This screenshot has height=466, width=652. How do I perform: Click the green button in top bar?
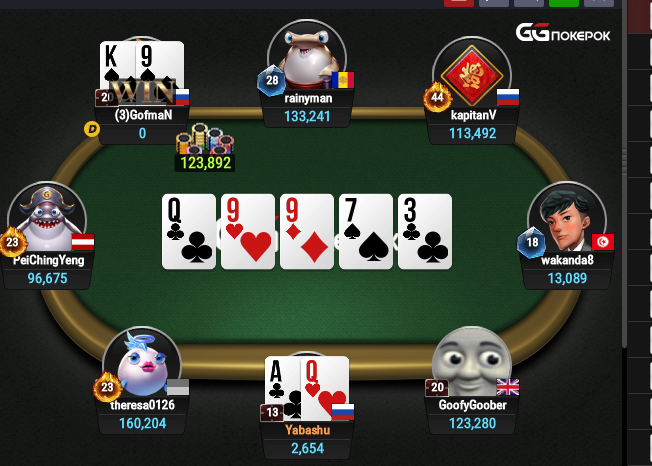pos(564,3)
